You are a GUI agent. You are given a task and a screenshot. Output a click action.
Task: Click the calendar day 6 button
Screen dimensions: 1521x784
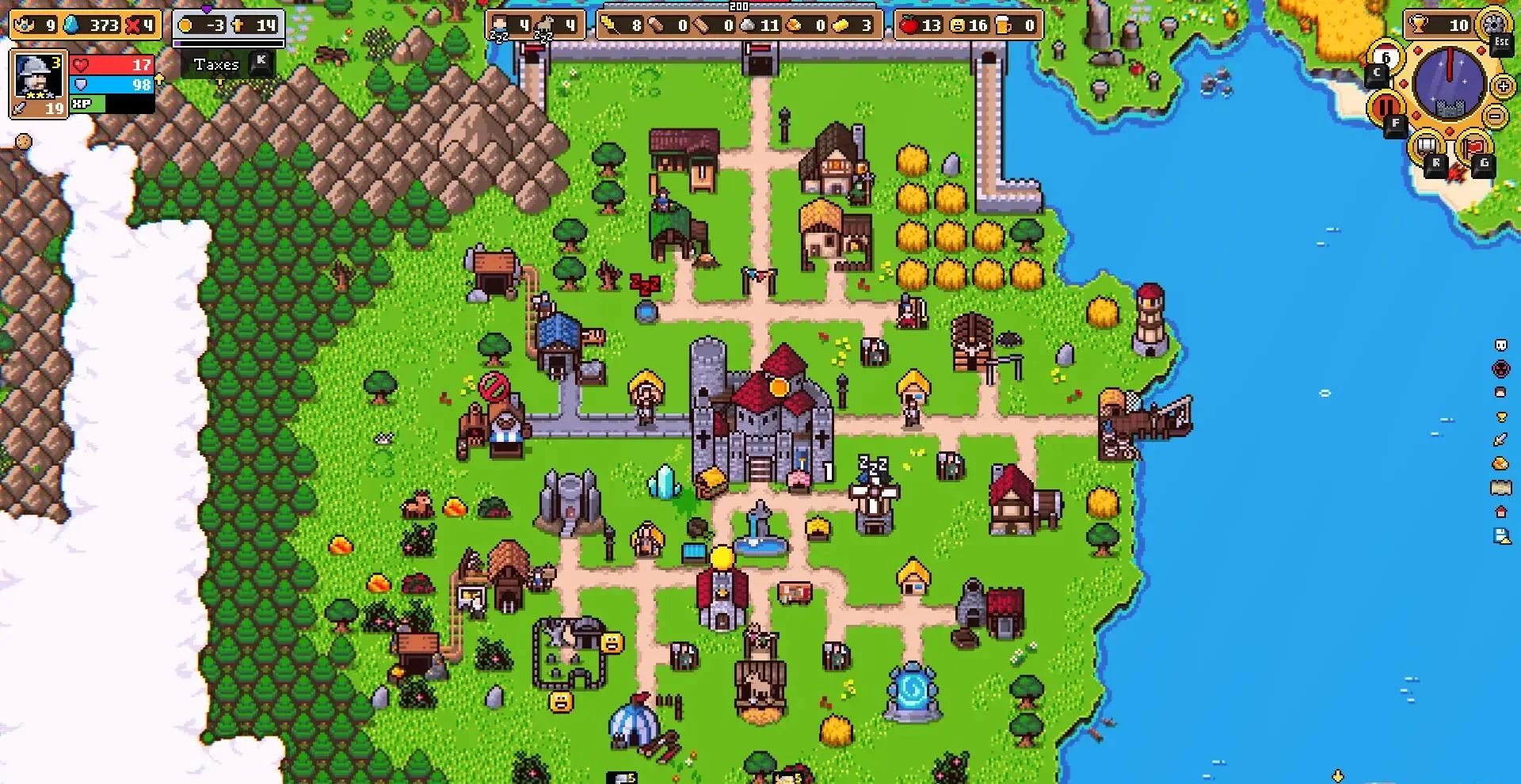point(1386,57)
